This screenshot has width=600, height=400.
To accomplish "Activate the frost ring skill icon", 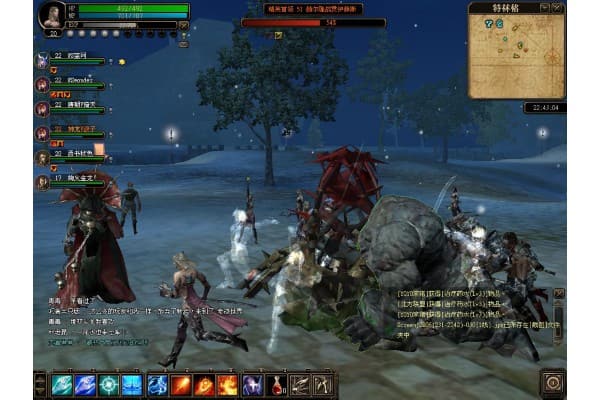I will coord(108,384).
